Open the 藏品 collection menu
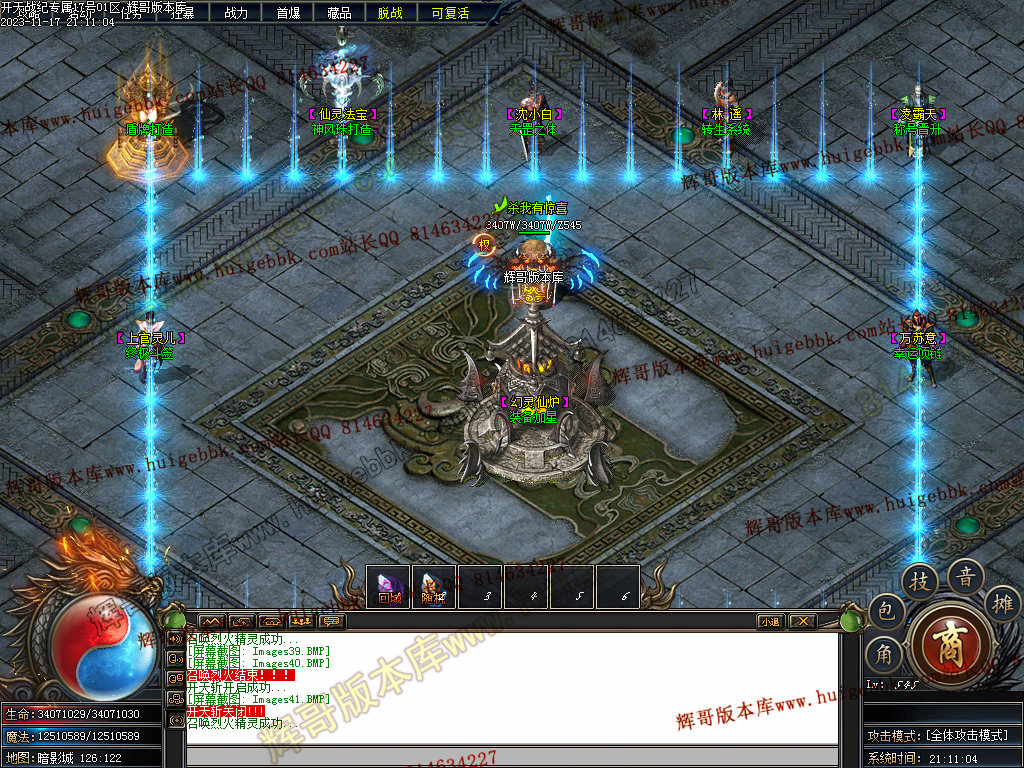 pyautogui.click(x=339, y=13)
